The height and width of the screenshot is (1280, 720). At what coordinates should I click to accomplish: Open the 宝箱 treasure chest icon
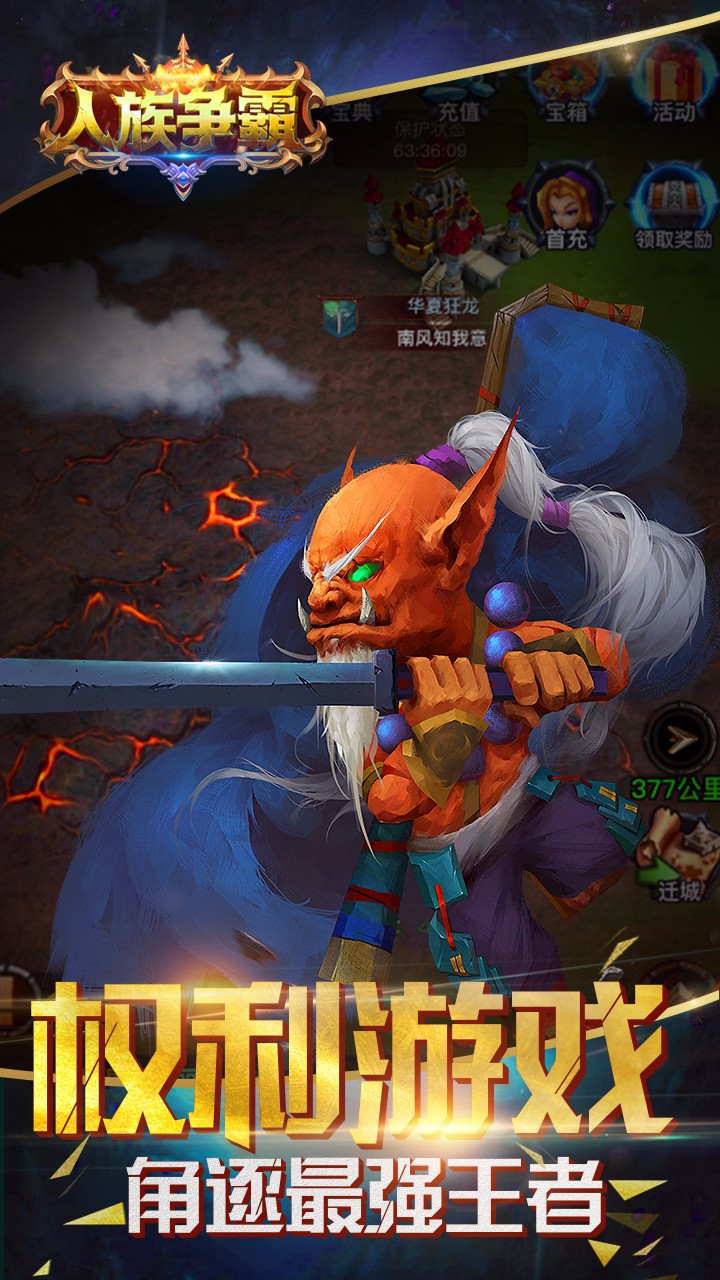[566, 83]
